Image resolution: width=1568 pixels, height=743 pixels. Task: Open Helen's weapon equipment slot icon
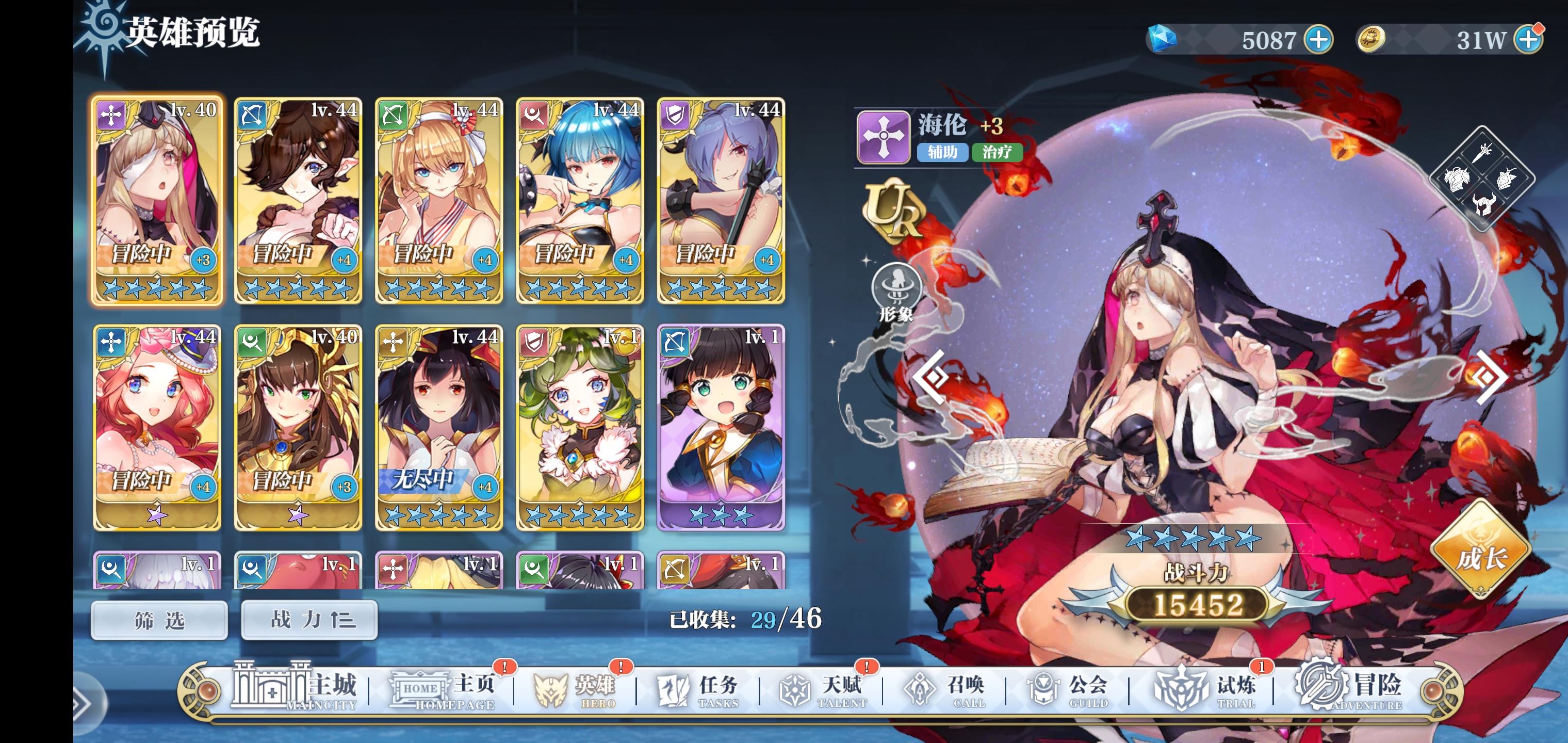pos(1483,153)
